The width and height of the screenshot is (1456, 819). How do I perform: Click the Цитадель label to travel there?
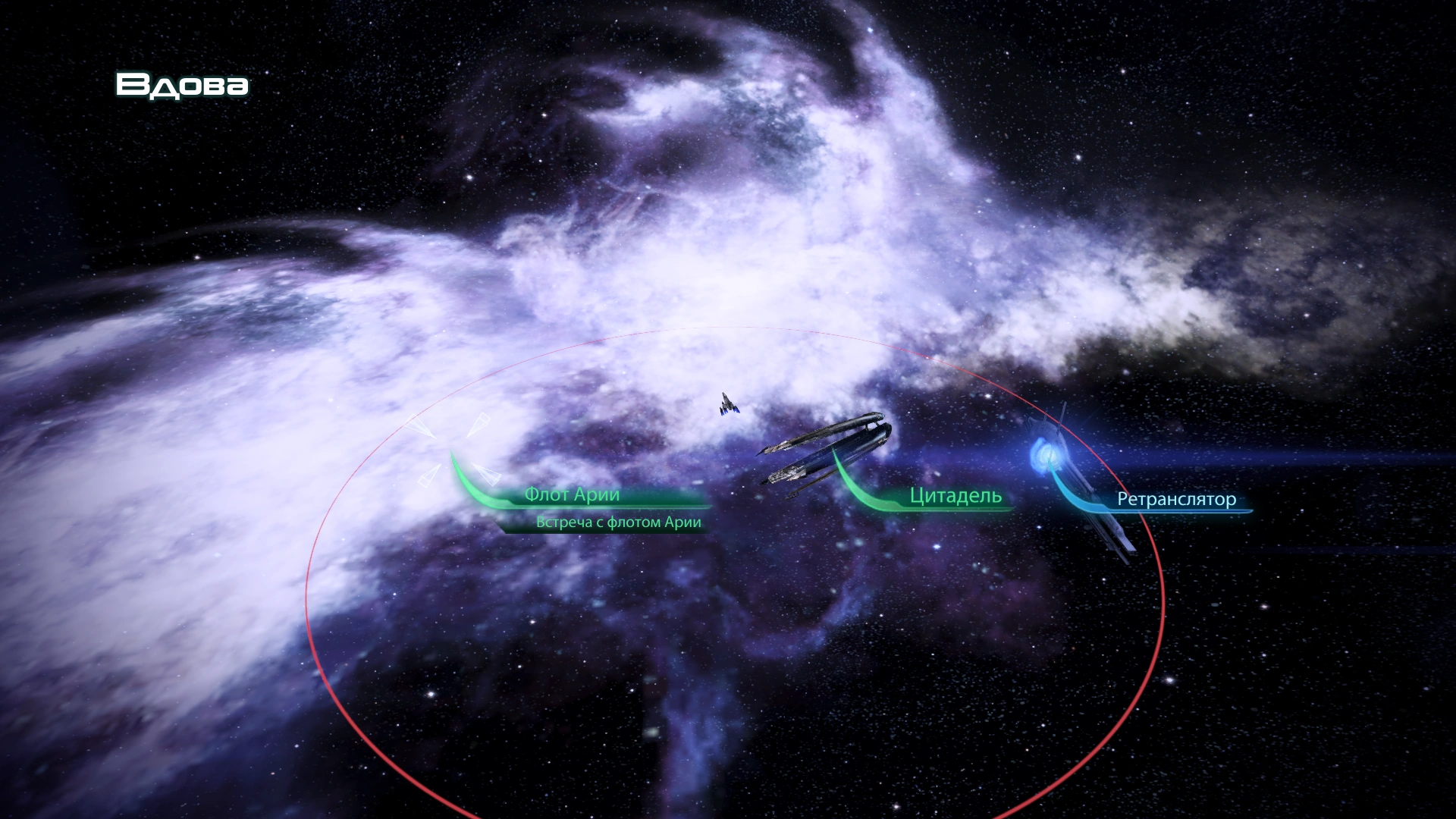[954, 497]
